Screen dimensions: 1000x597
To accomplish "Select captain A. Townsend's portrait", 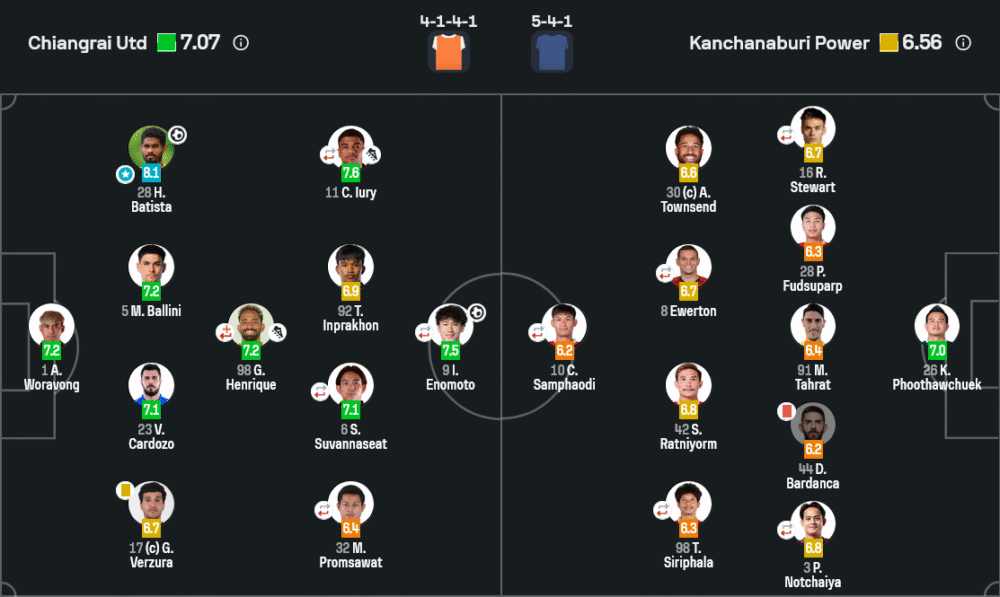I will click(688, 148).
